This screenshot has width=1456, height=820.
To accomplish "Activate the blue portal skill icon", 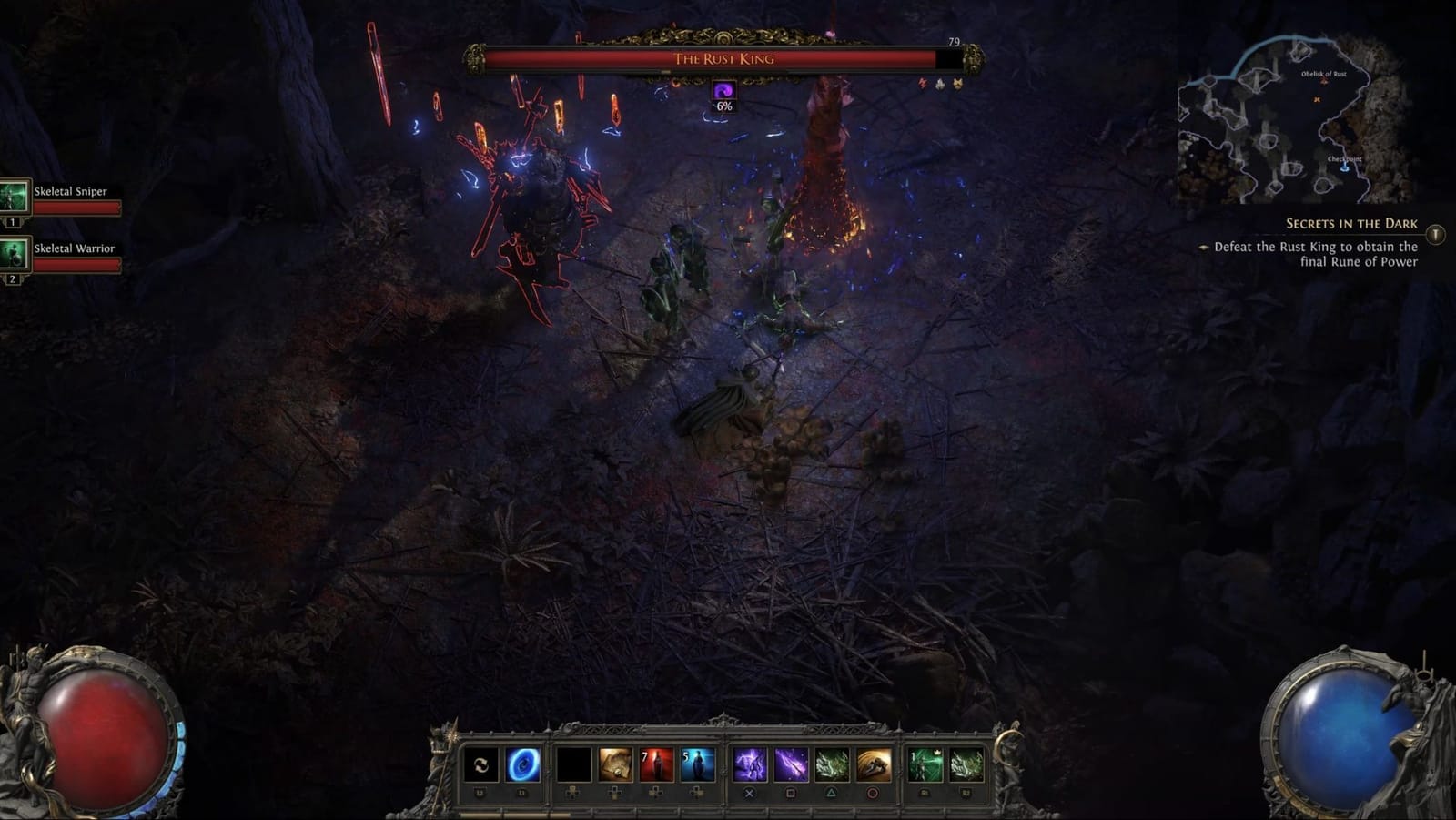I will [521, 763].
